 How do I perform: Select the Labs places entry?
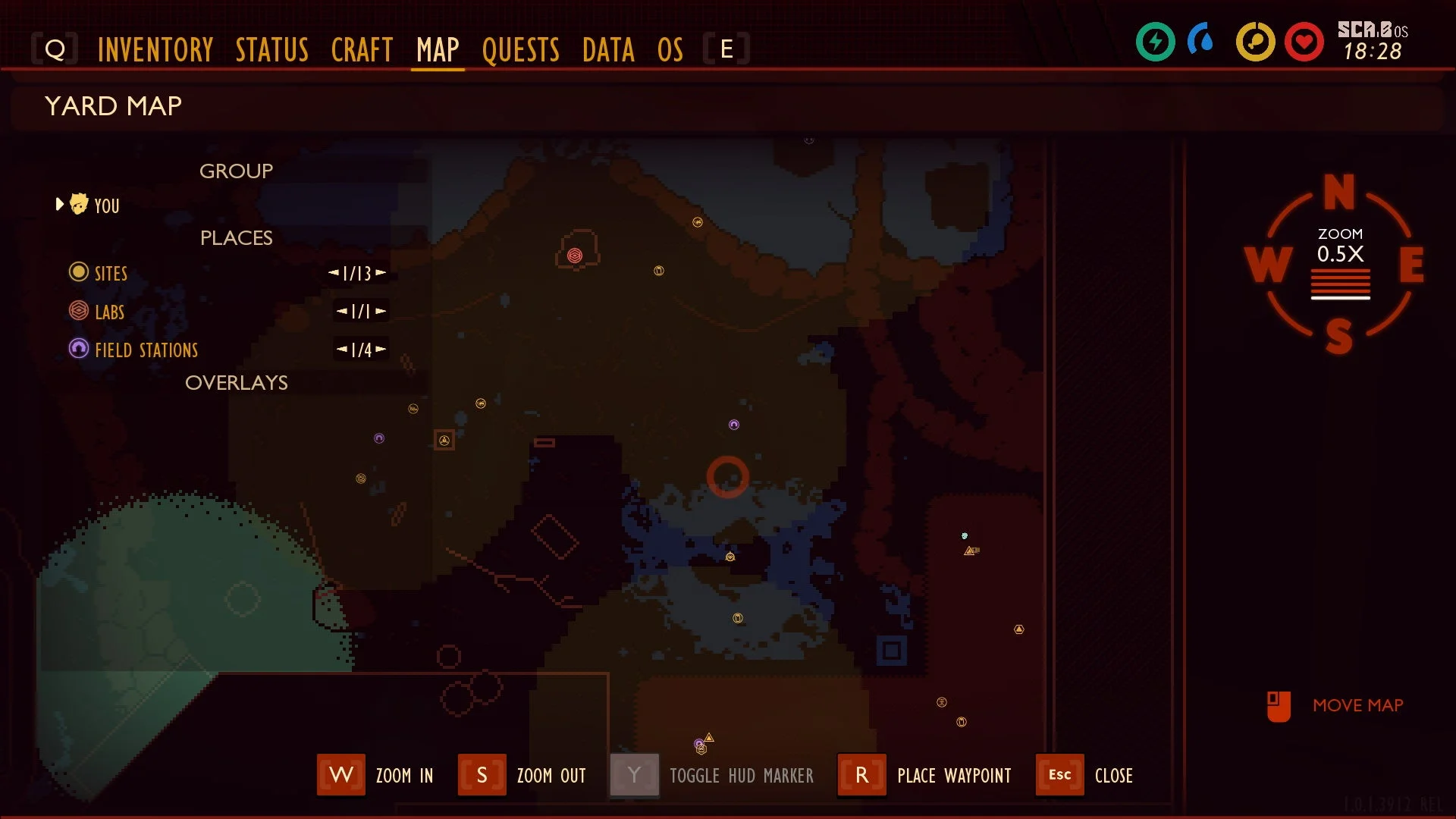(x=109, y=312)
